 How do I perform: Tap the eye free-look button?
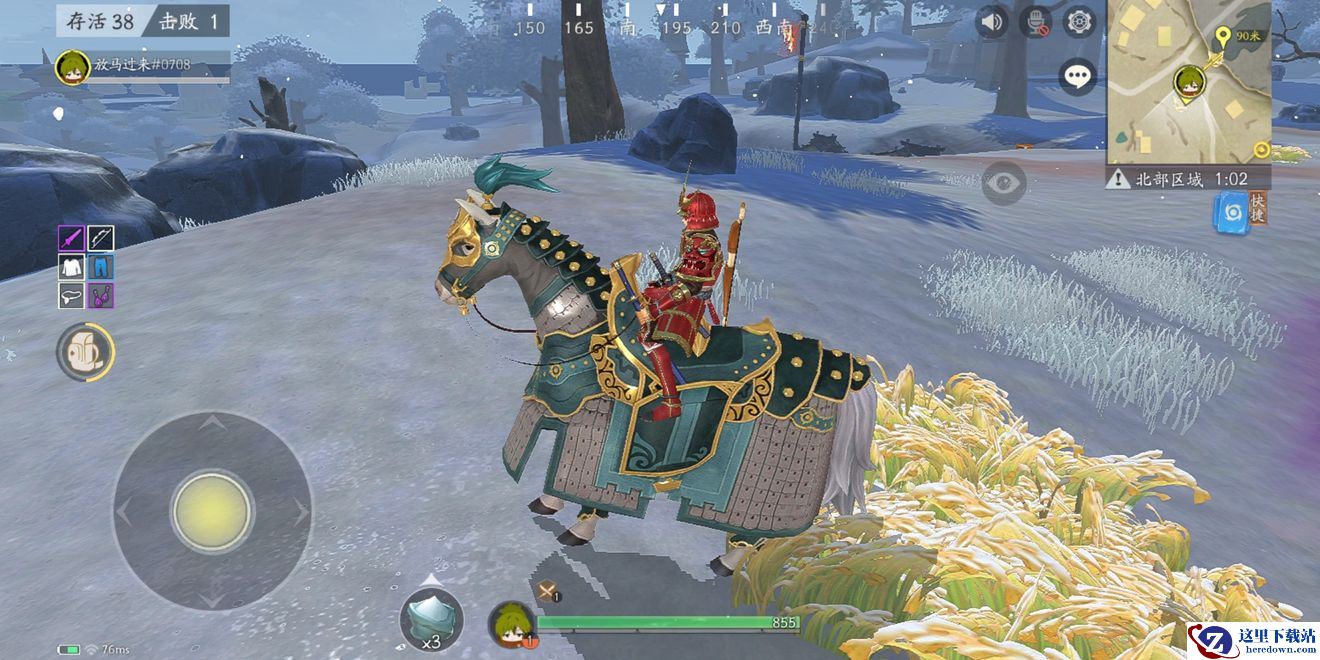(1003, 183)
